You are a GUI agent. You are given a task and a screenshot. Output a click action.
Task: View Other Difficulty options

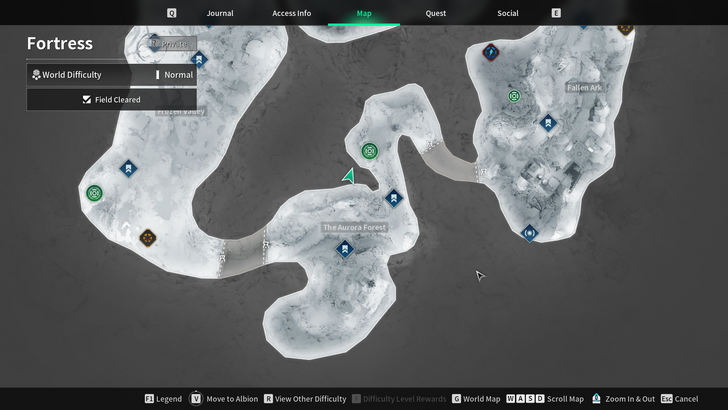(x=304, y=399)
